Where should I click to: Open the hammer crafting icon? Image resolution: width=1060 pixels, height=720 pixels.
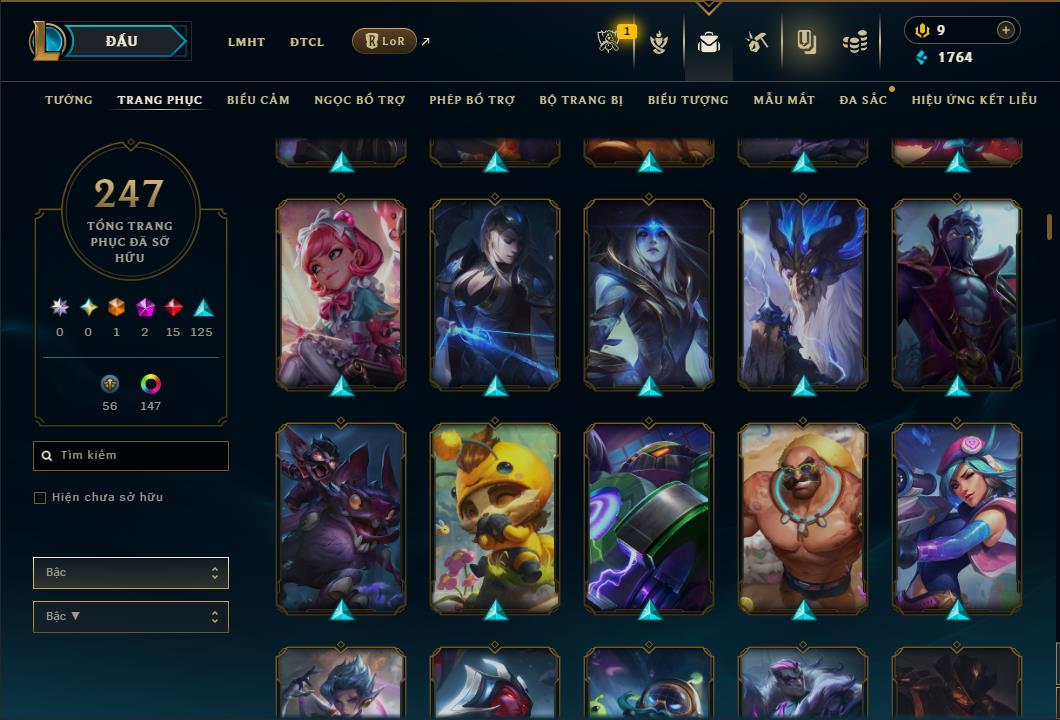click(756, 42)
